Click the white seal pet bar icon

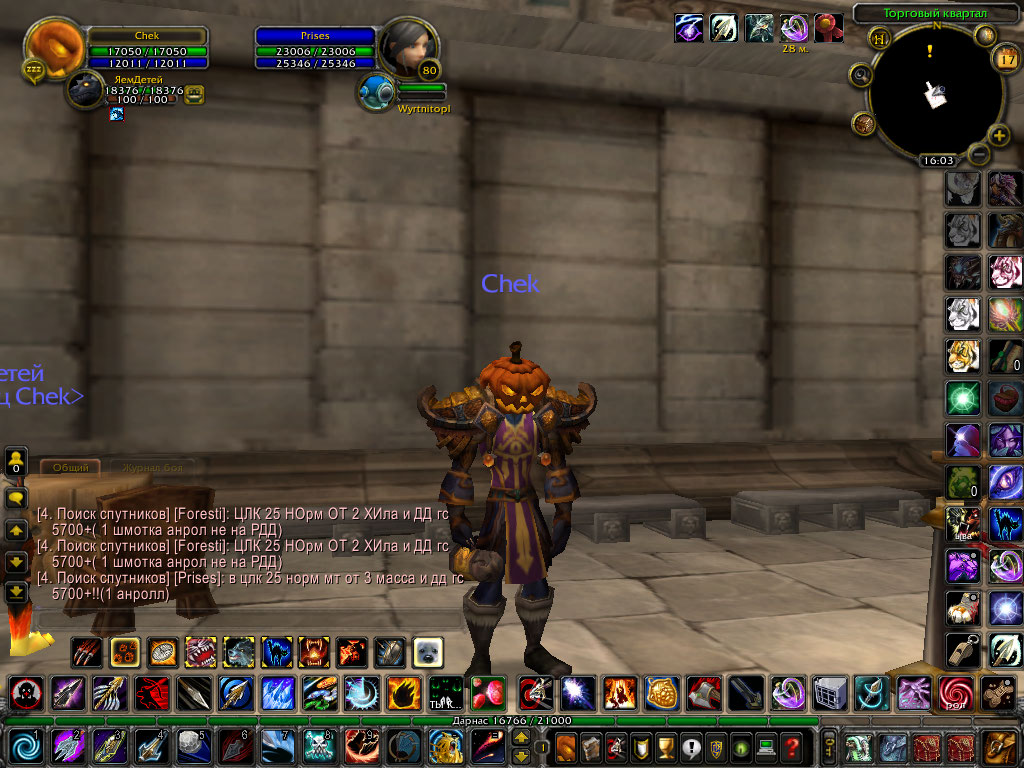tap(428, 652)
